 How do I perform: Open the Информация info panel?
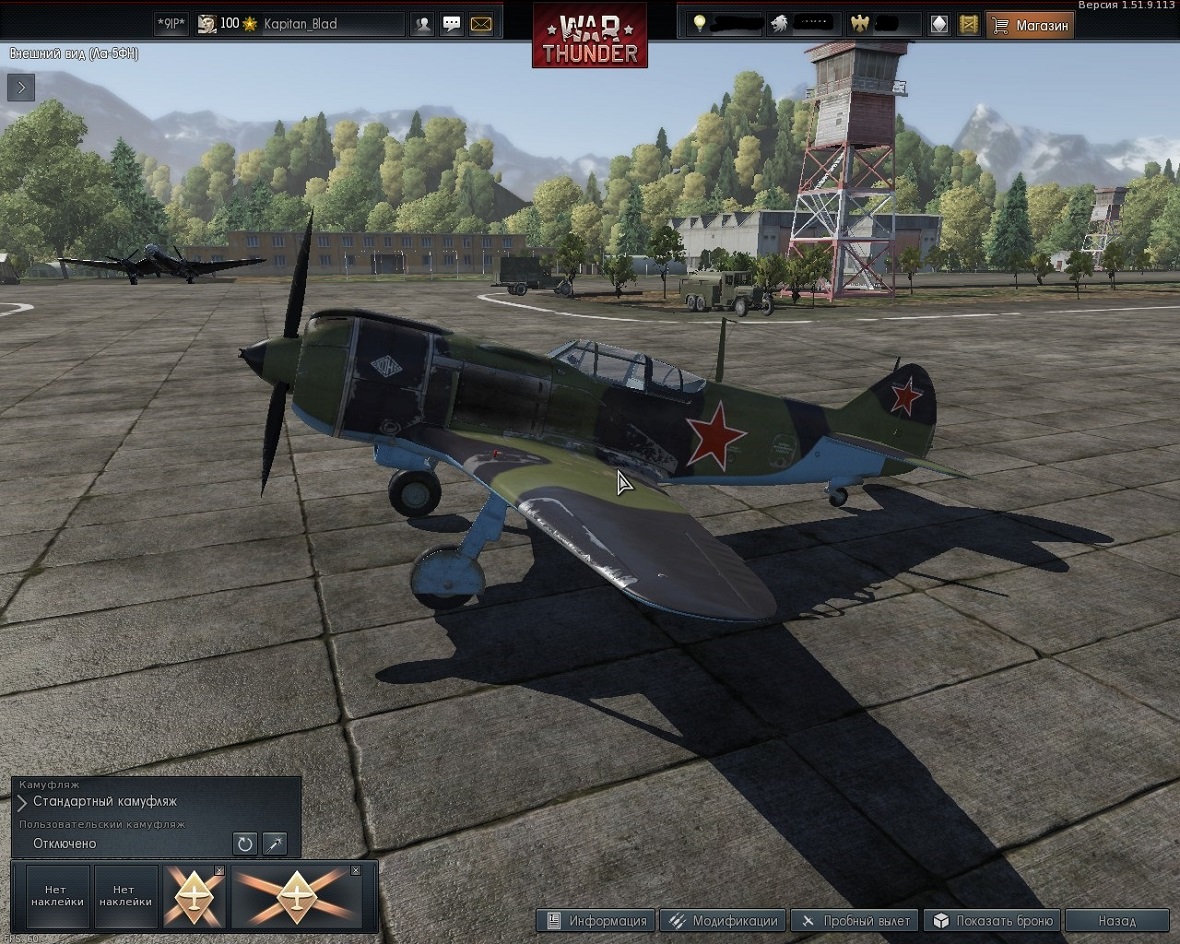pos(596,921)
